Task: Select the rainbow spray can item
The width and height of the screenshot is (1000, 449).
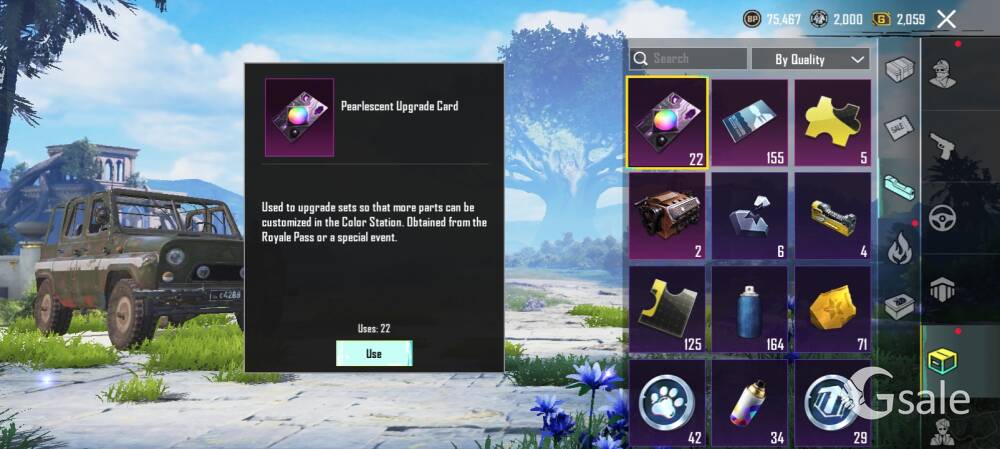Action: [750, 402]
